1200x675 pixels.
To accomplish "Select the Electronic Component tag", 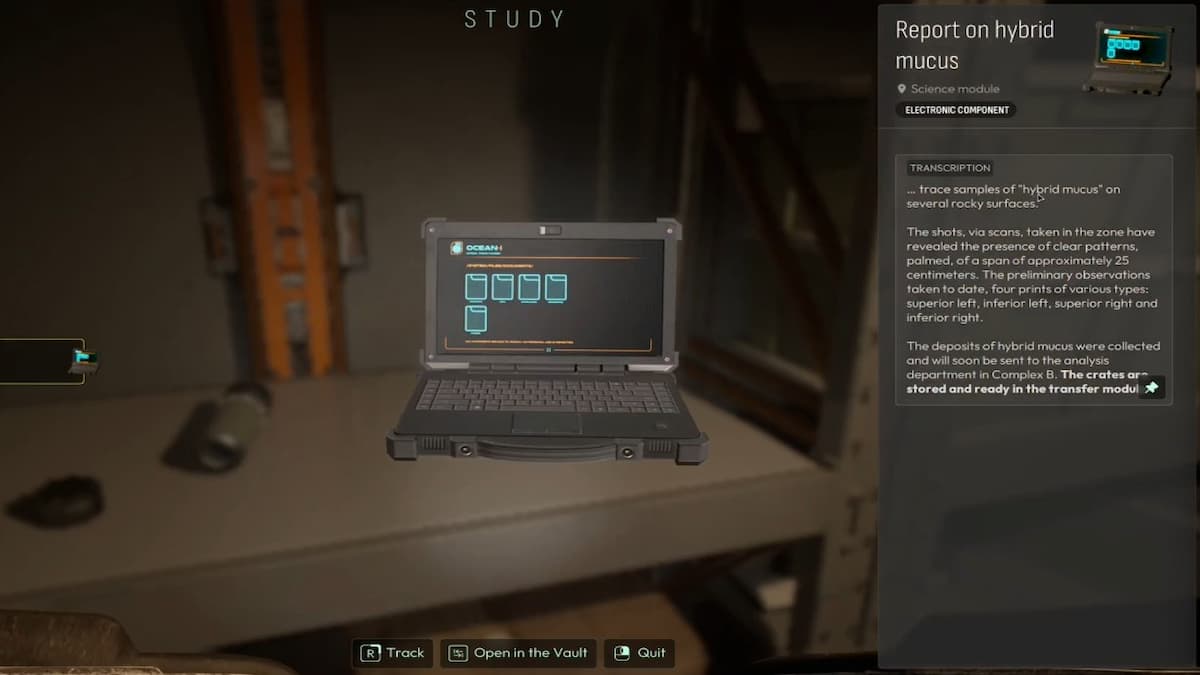I will pos(956,110).
